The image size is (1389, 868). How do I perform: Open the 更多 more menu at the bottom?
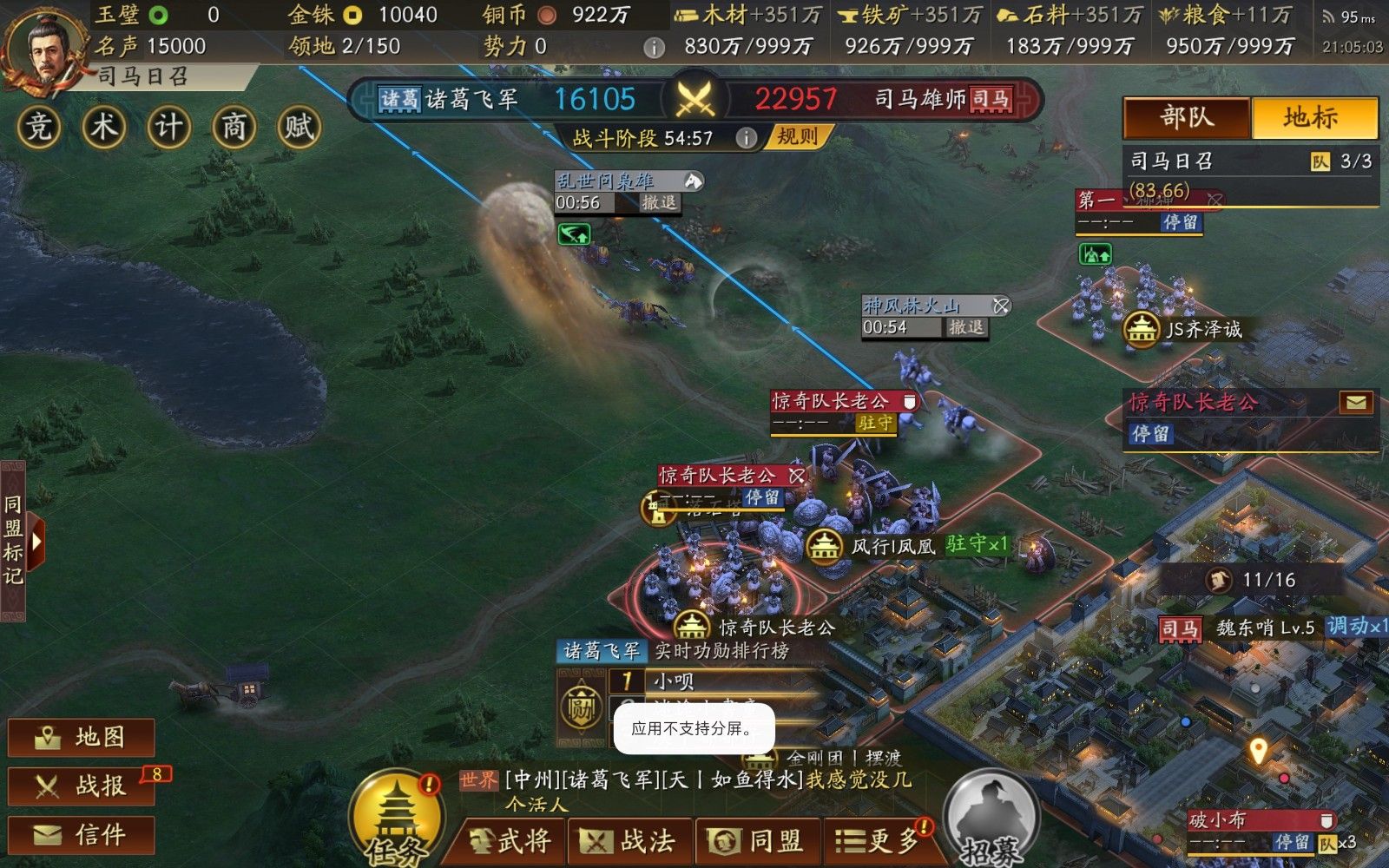(x=879, y=839)
